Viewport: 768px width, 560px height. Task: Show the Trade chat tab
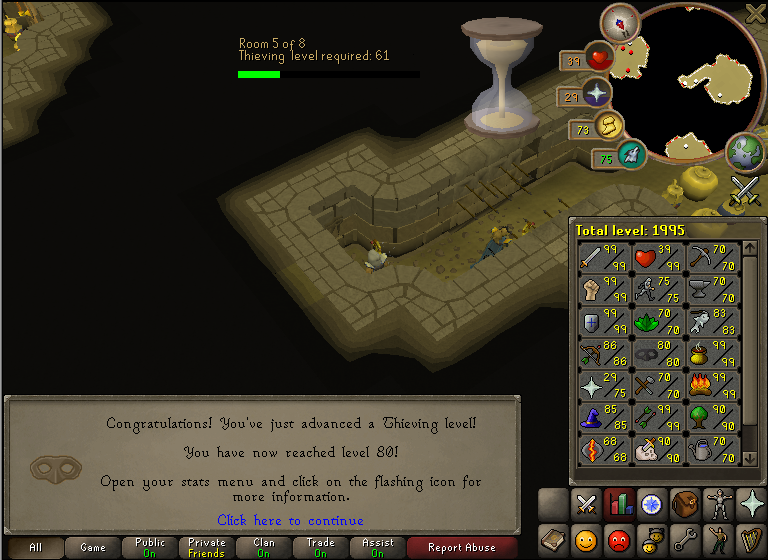[x=320, y=547]
